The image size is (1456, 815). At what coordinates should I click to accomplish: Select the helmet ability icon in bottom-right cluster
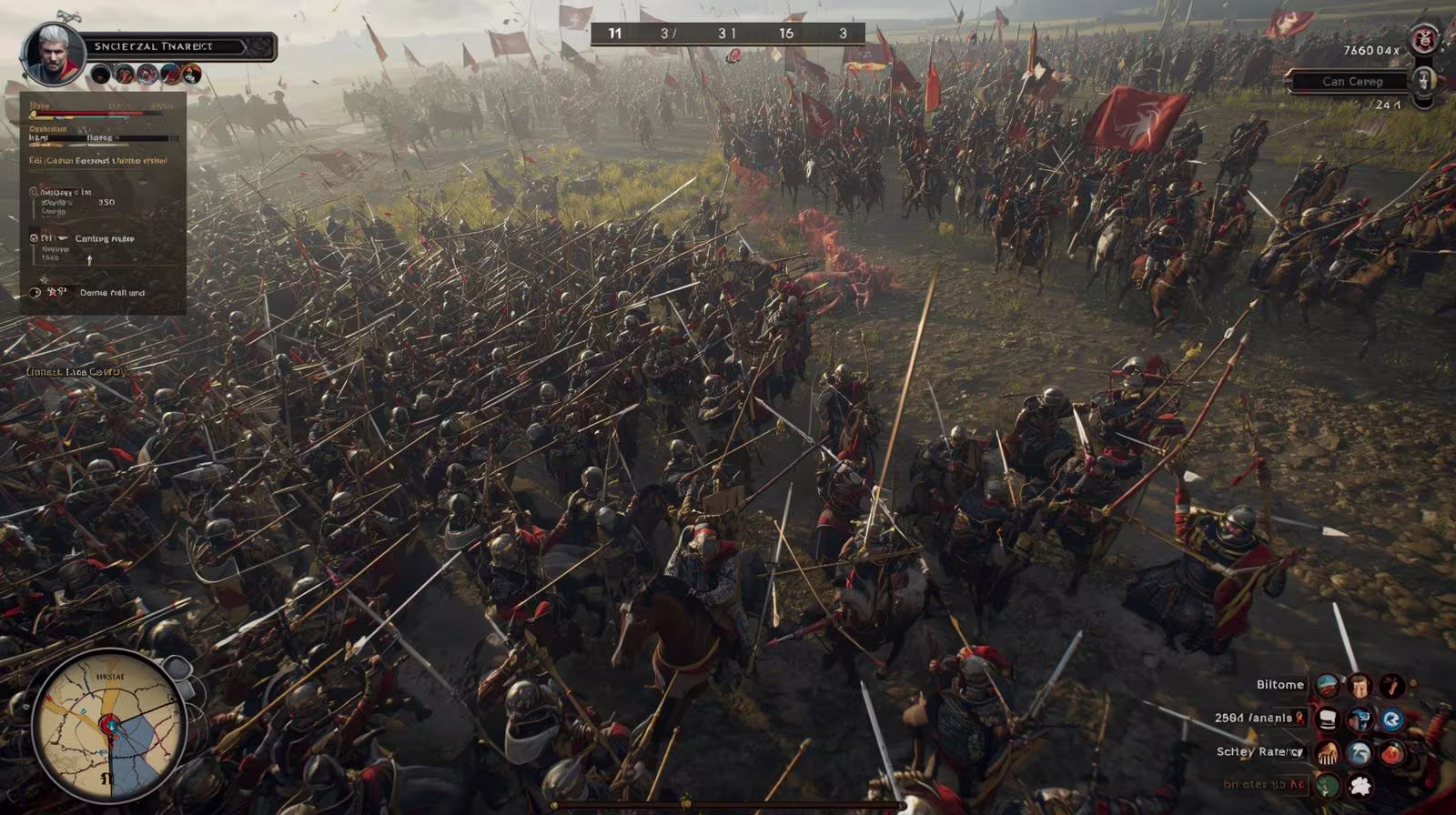tap(1360, 753)
